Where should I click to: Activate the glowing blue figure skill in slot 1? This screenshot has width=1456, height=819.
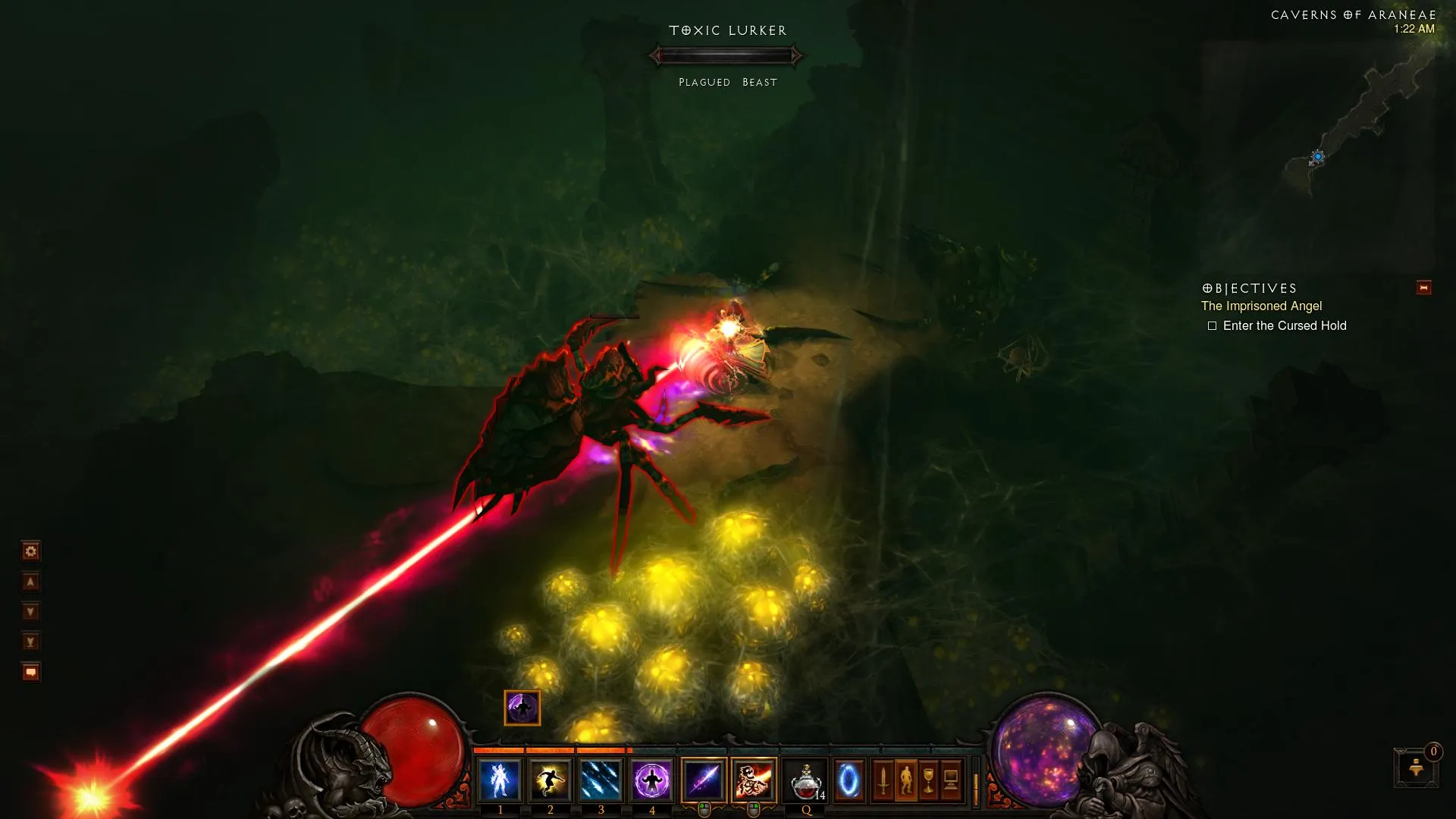click(x=500, y=780)
